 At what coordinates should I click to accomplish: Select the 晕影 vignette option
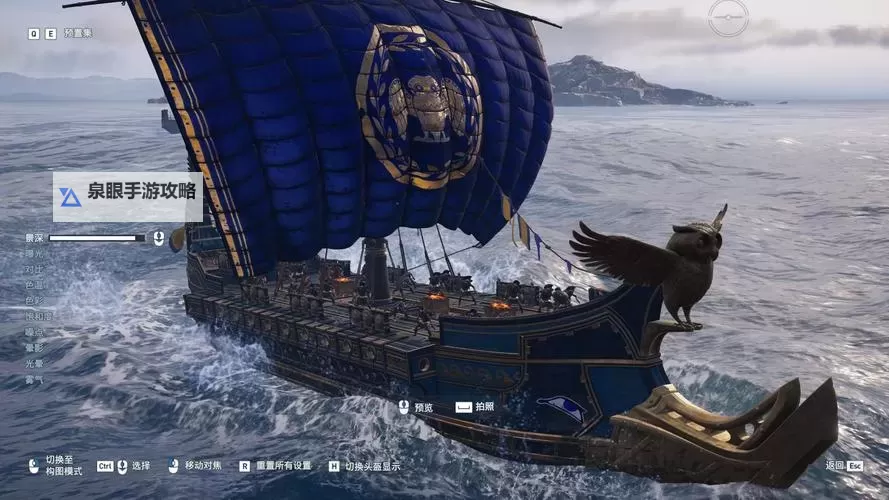(x=35, y=347)
